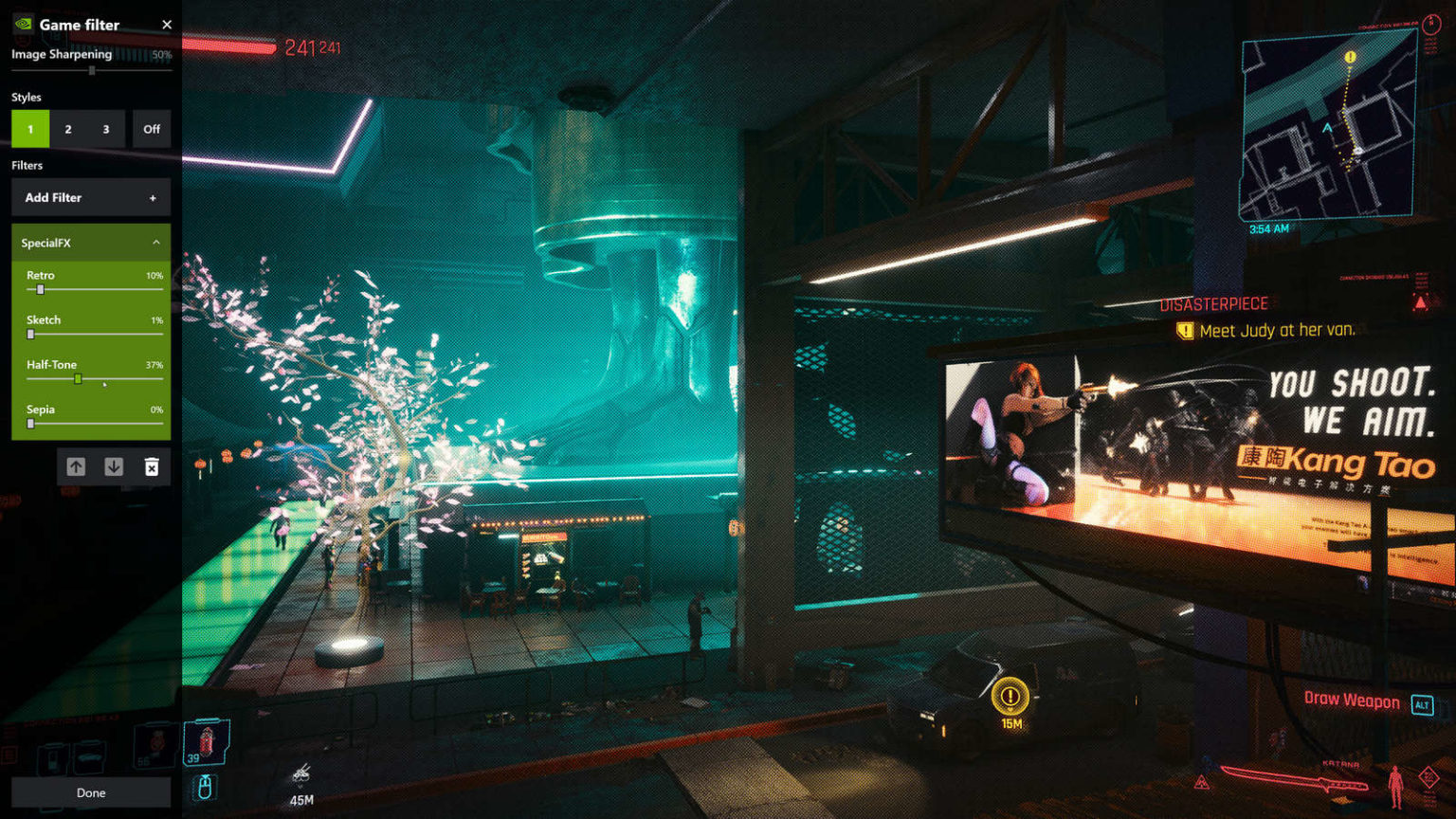
Task: Select the grenade quick slot icon
Action: tap(206, 741)
